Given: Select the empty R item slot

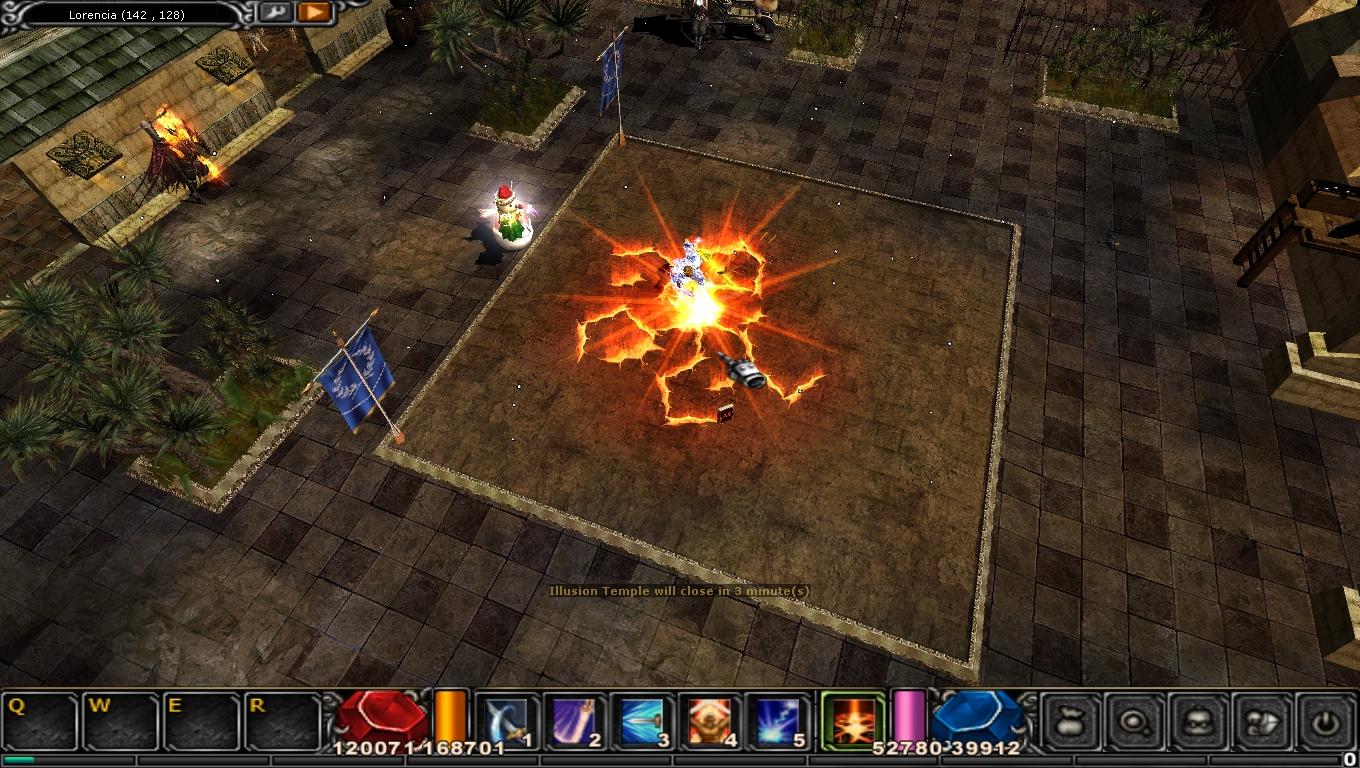Looking at the screenshot, I should [x=284, y=721].
